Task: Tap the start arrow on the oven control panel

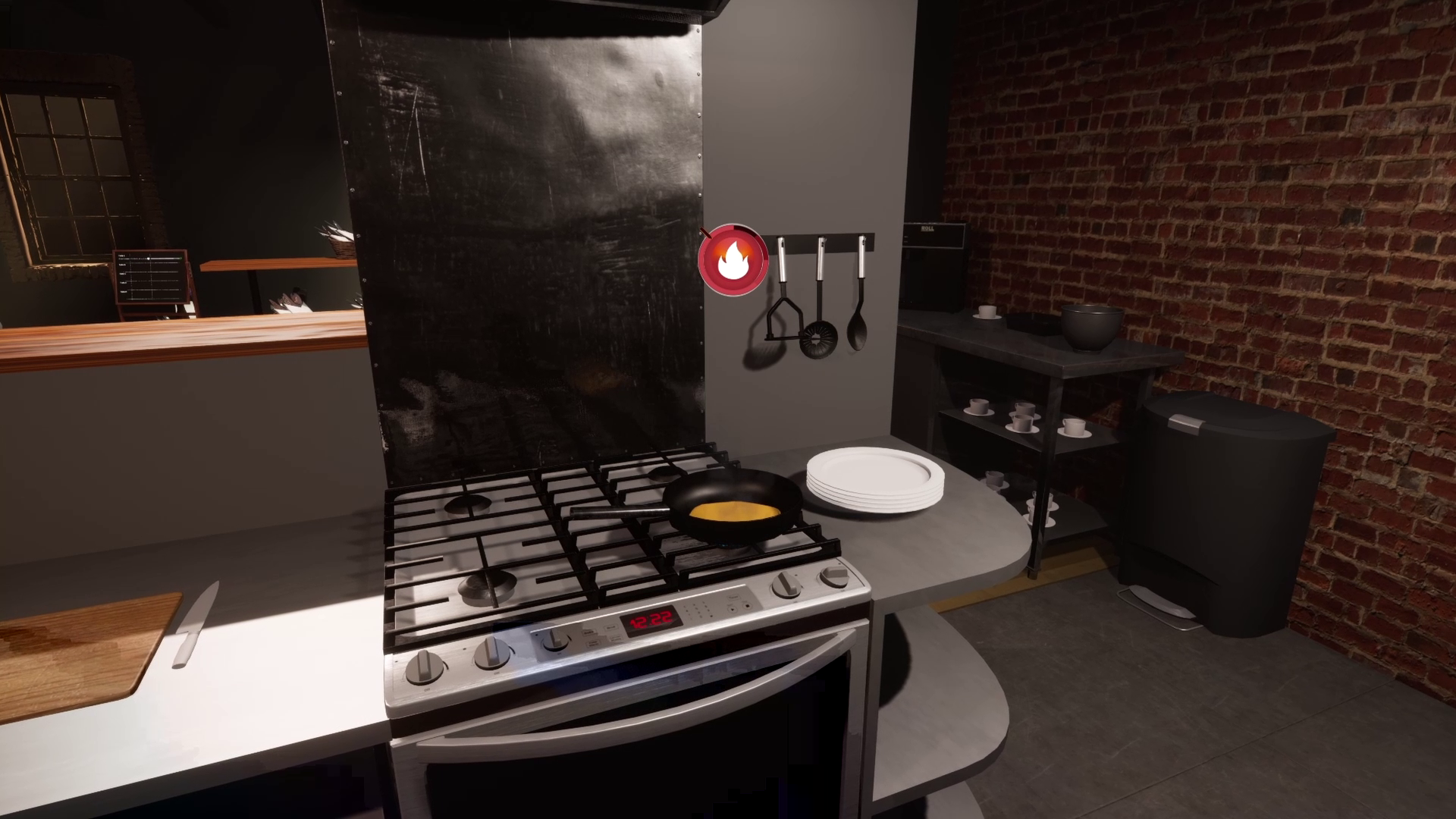Action: click(x=733, y=608)
